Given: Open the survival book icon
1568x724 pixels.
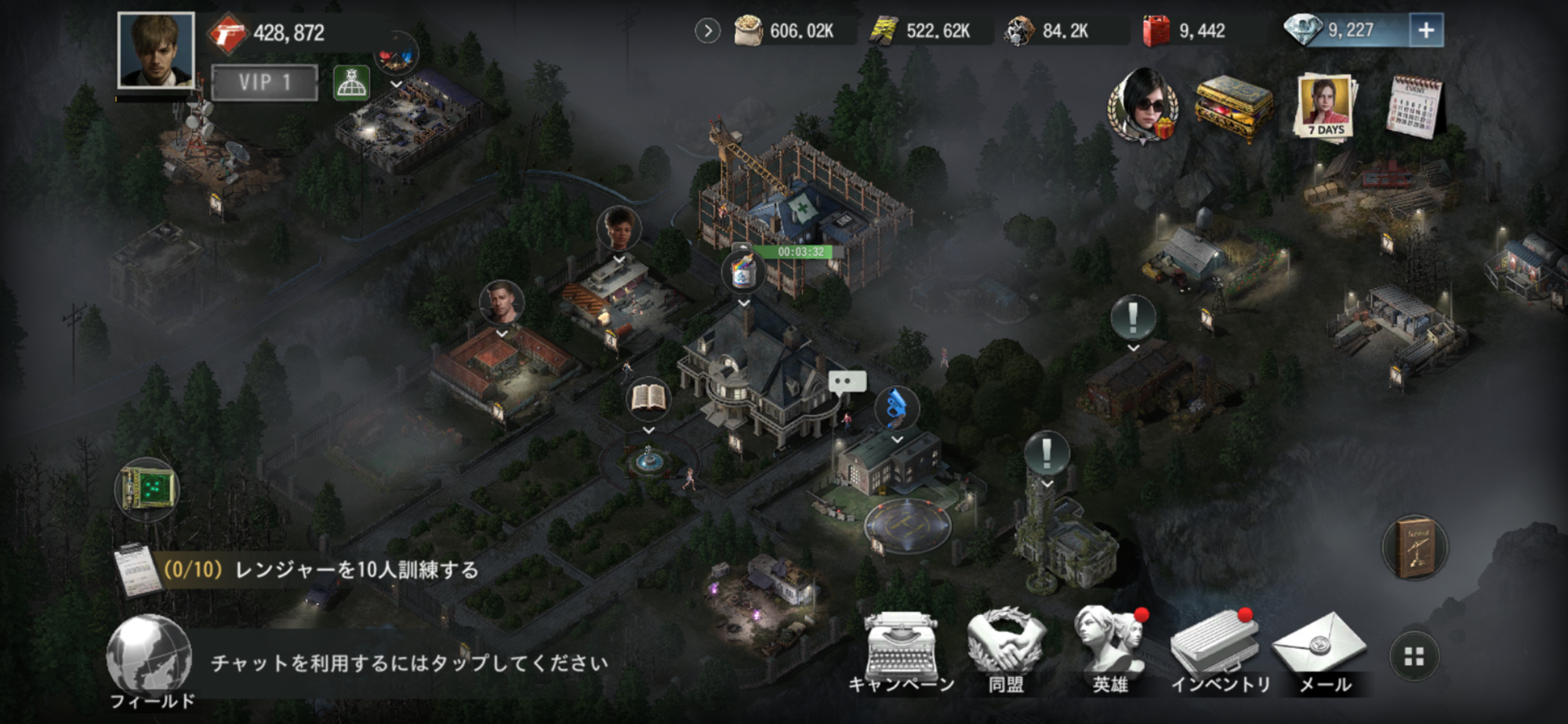Looking at the screenshot, I should (1414, 548).
